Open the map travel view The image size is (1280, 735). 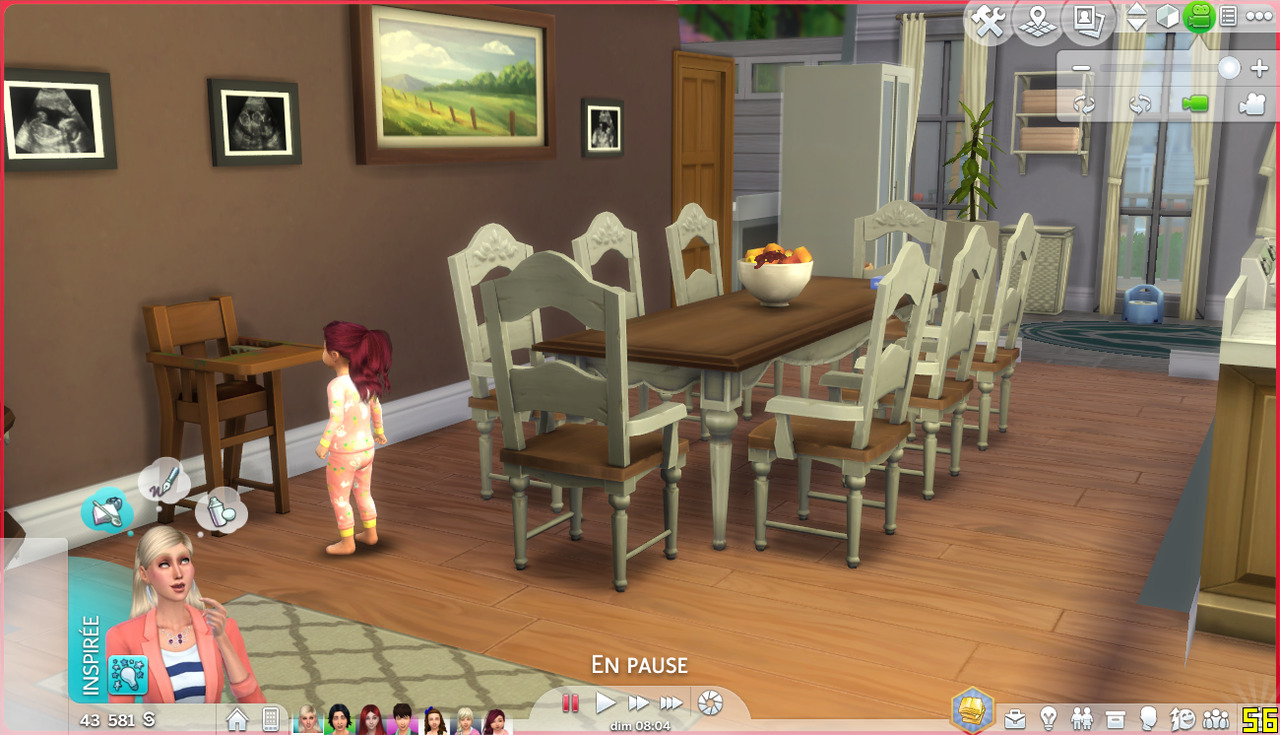(1037, 22)
